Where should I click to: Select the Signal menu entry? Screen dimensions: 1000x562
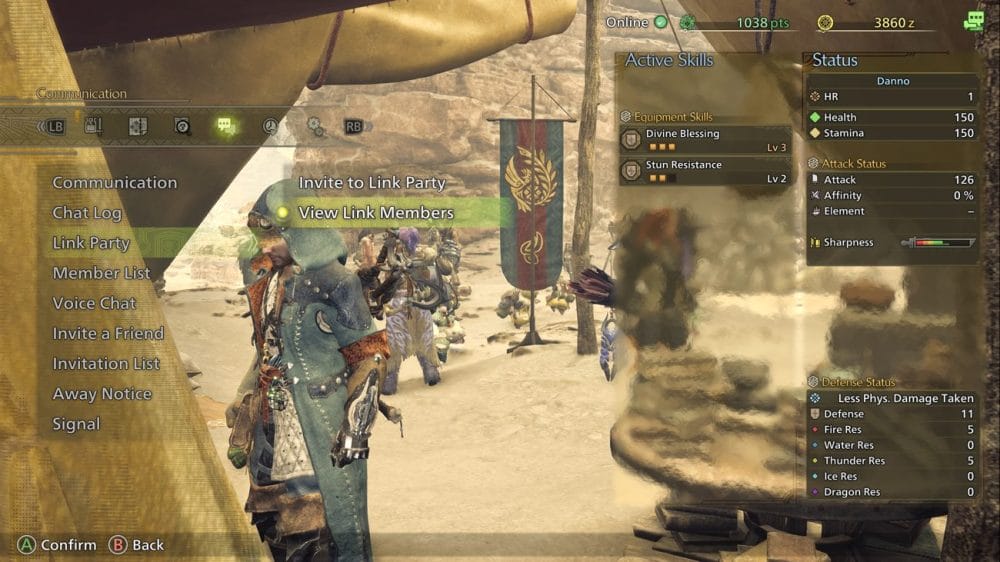pyautogui.click(x=76, y=424)
